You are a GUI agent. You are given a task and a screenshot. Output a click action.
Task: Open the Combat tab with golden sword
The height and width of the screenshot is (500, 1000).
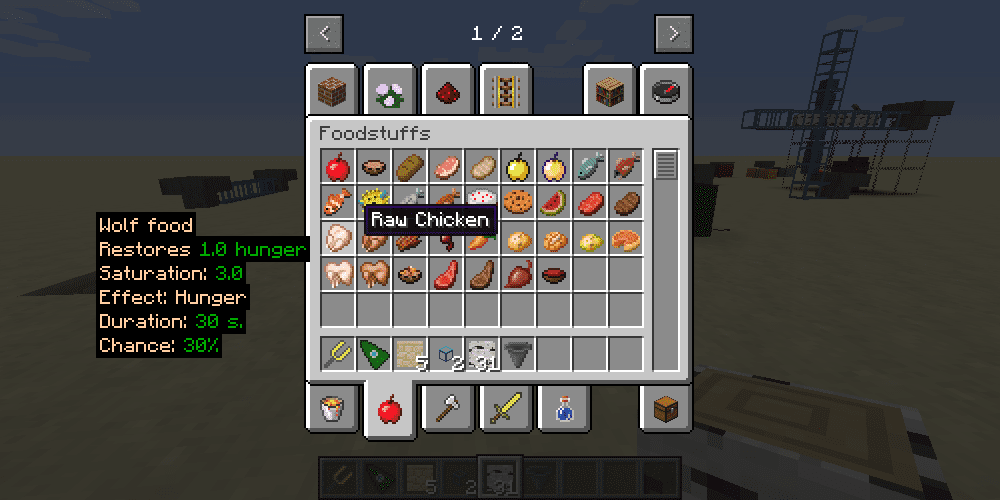pos(506,408)
